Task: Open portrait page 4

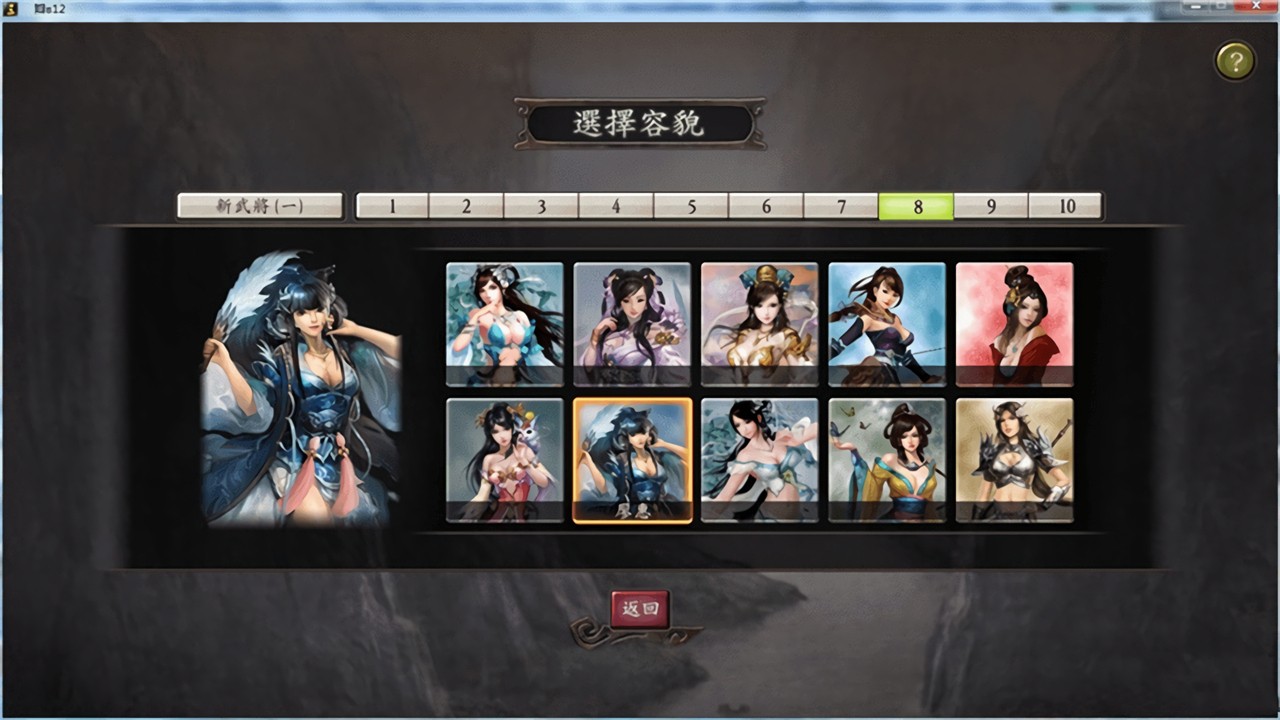Action: tap(616, 206)
